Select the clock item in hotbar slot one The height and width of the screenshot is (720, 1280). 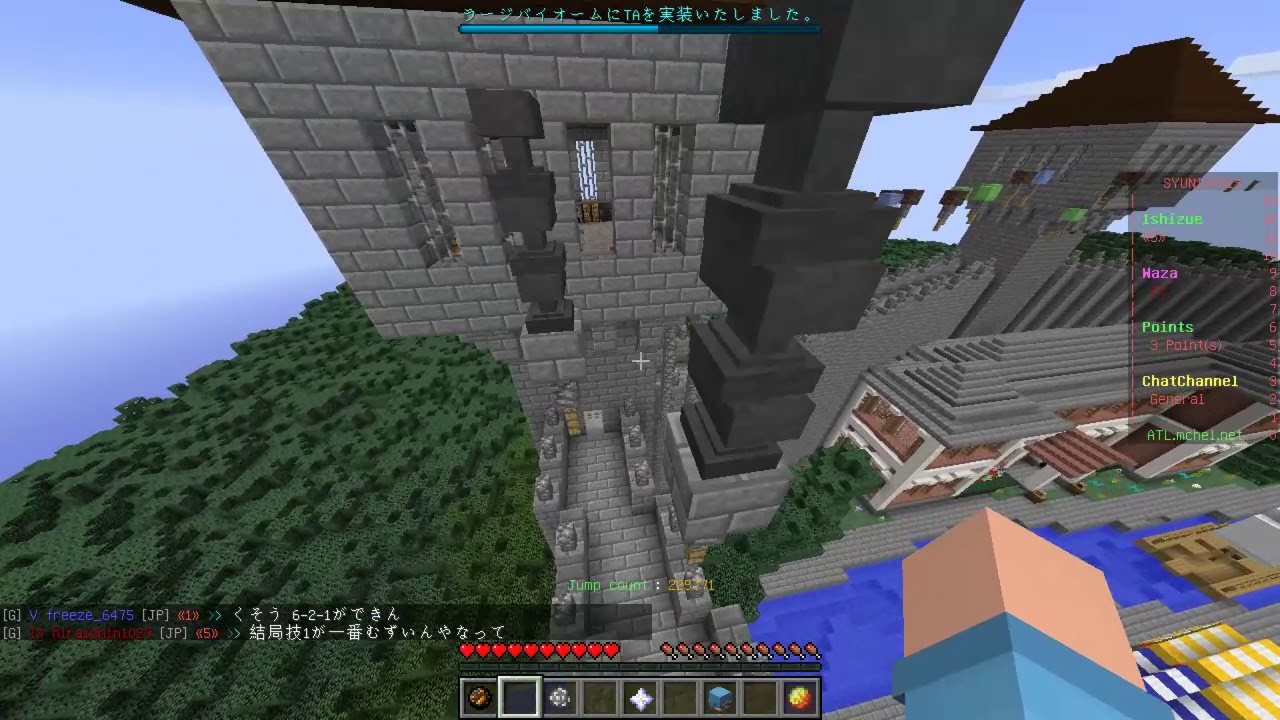(x=478, y=697)
